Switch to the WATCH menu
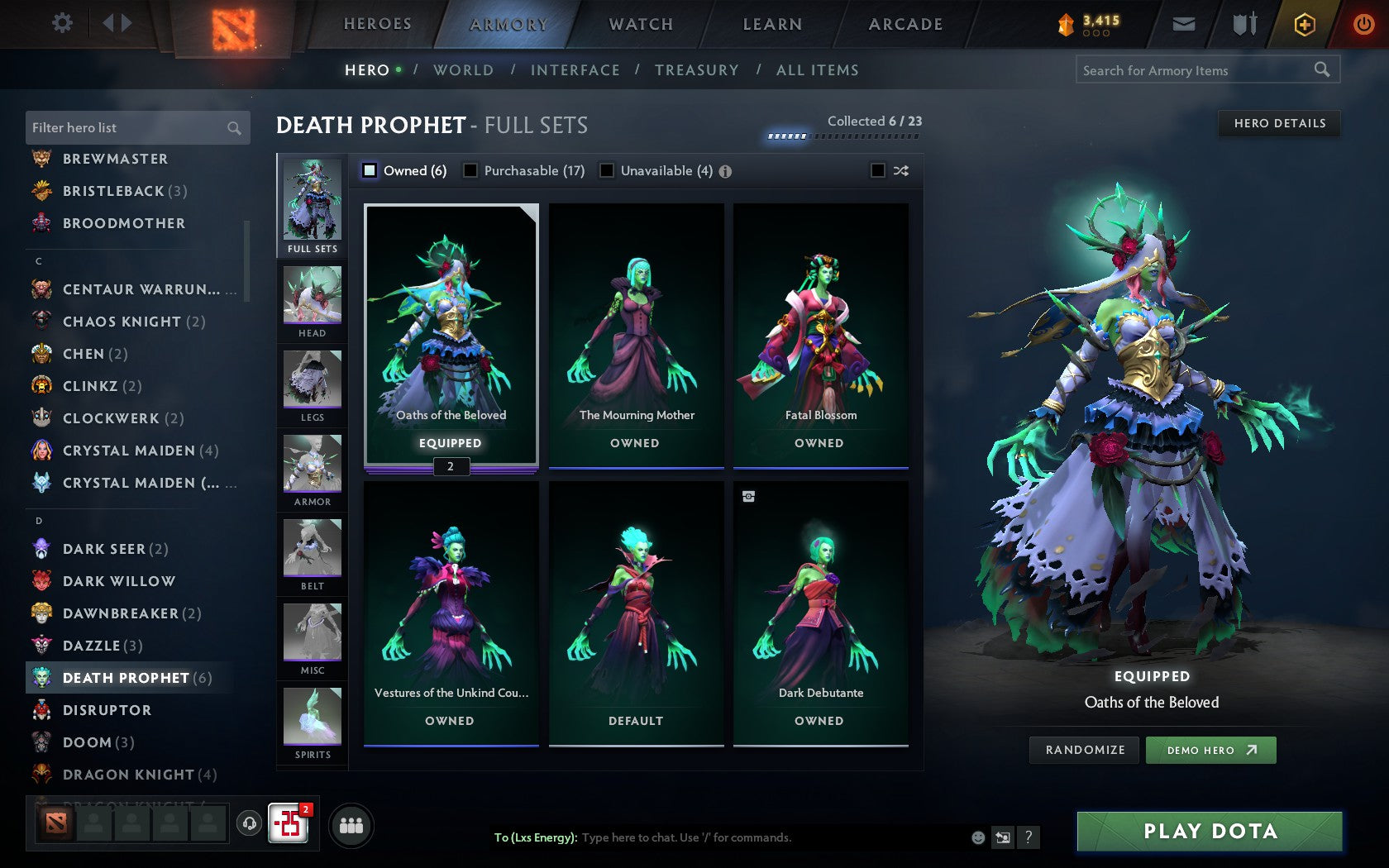This screenshot has height=868, width=1389. (x=641, y=23)
